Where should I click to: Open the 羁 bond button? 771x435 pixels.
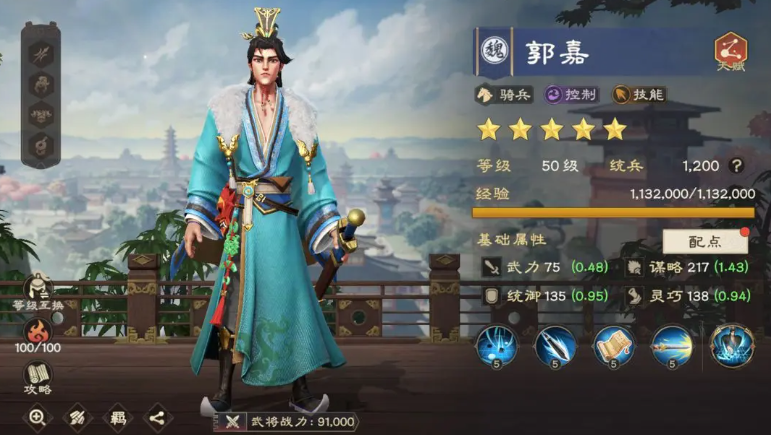coord(117,418)
